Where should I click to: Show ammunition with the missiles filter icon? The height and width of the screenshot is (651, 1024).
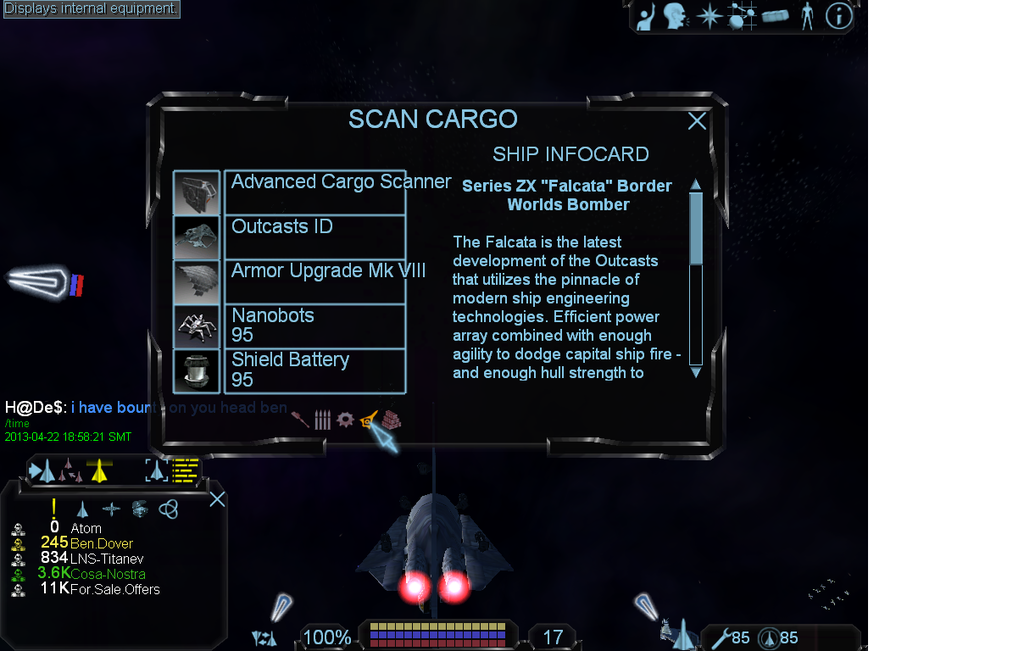click(x=322, y=419)
